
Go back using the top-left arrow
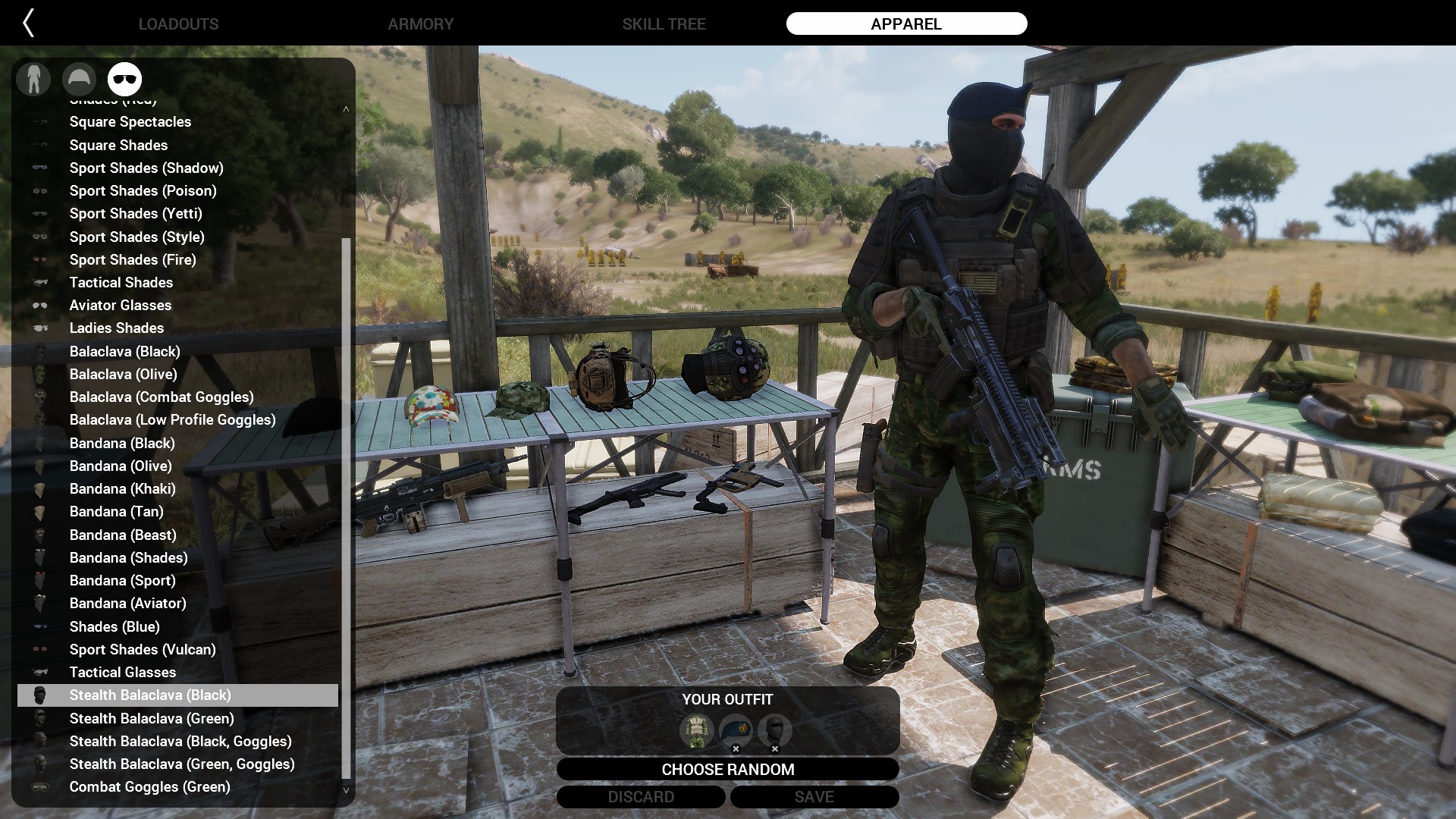(29, 24)
